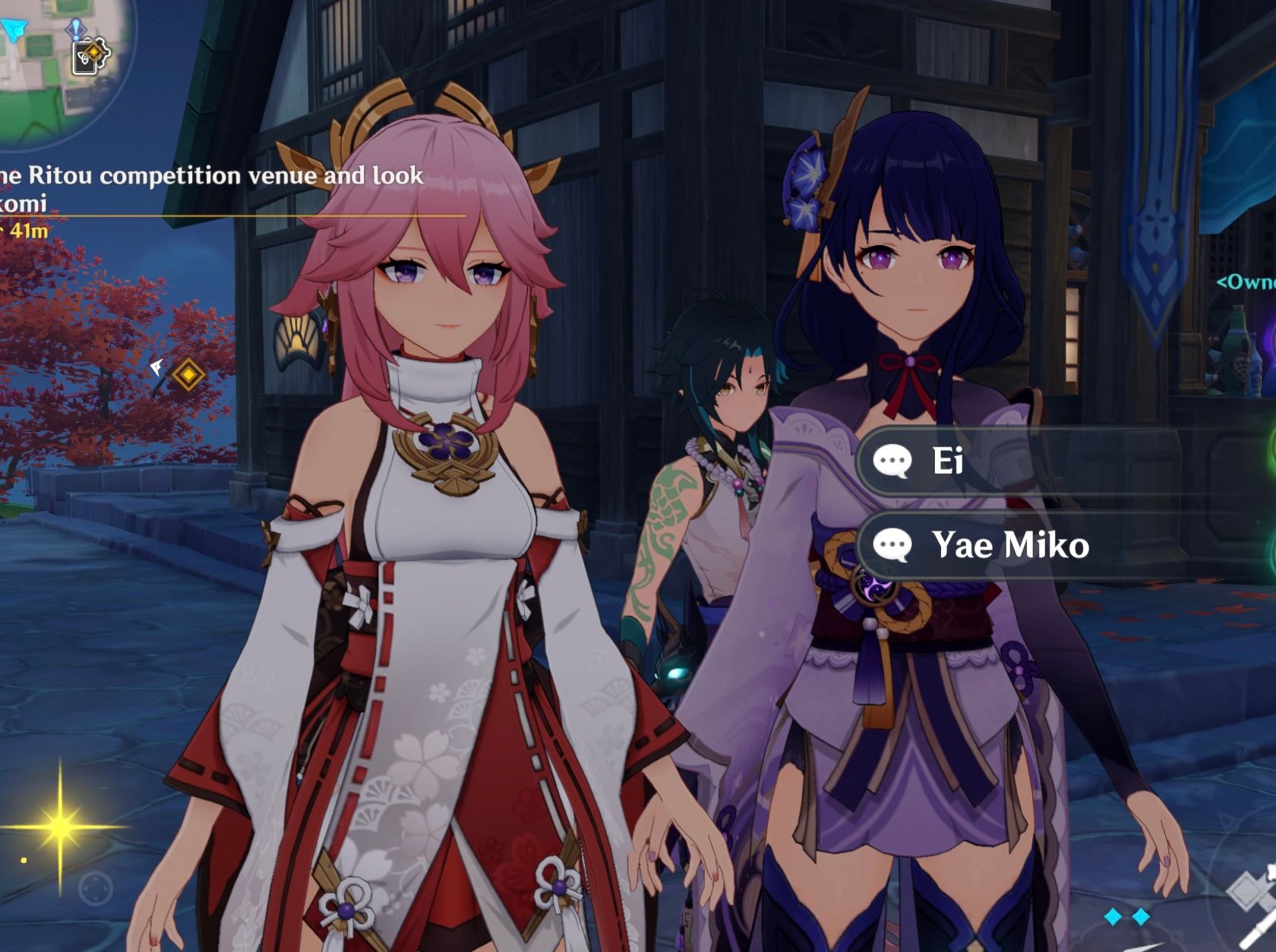Click the crosshair recenter icon at bottom left
This screenshot has width=1276, height=952.
coord(95,889)
